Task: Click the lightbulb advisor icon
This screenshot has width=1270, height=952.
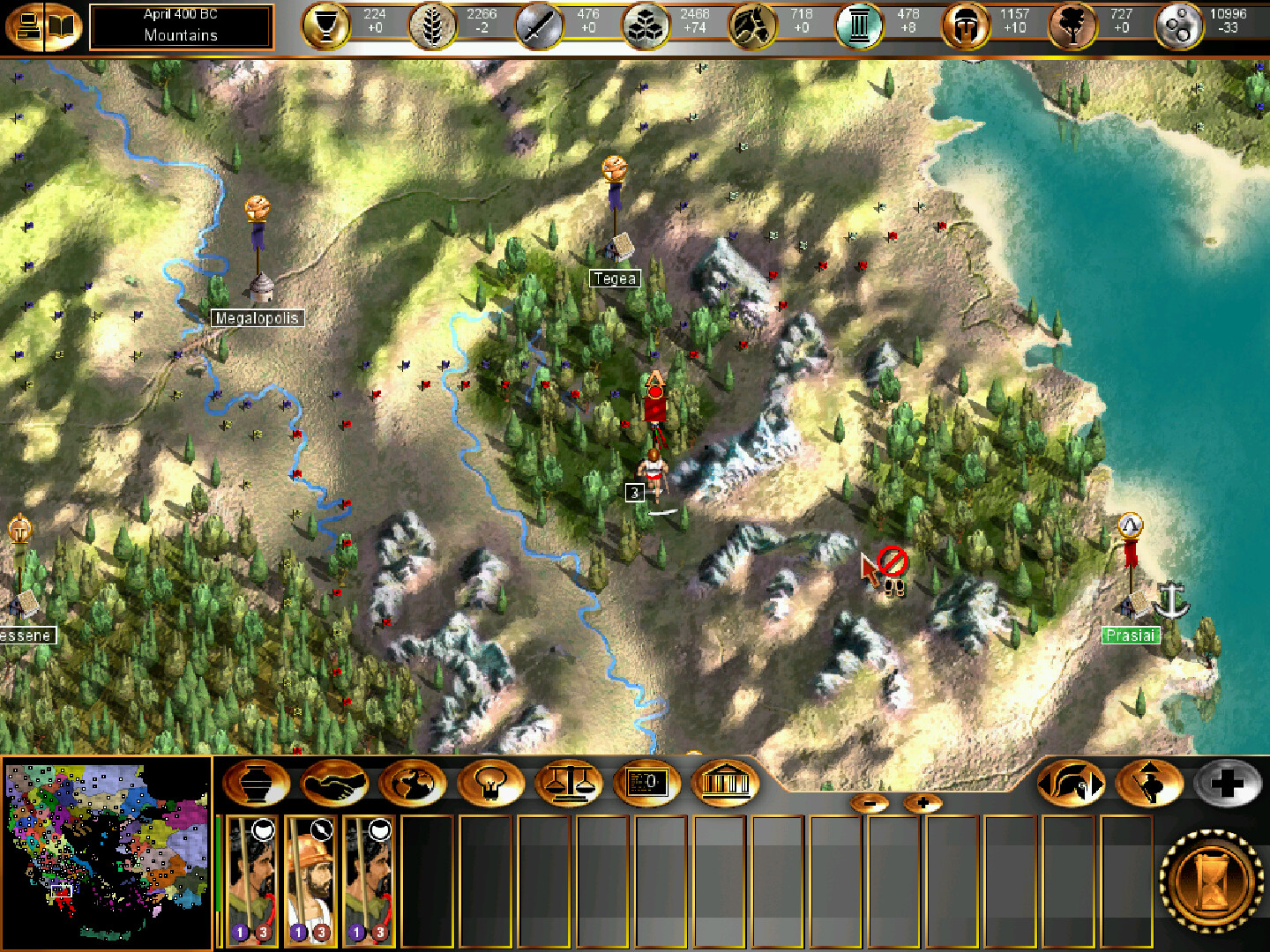Action: click(492, 783)
